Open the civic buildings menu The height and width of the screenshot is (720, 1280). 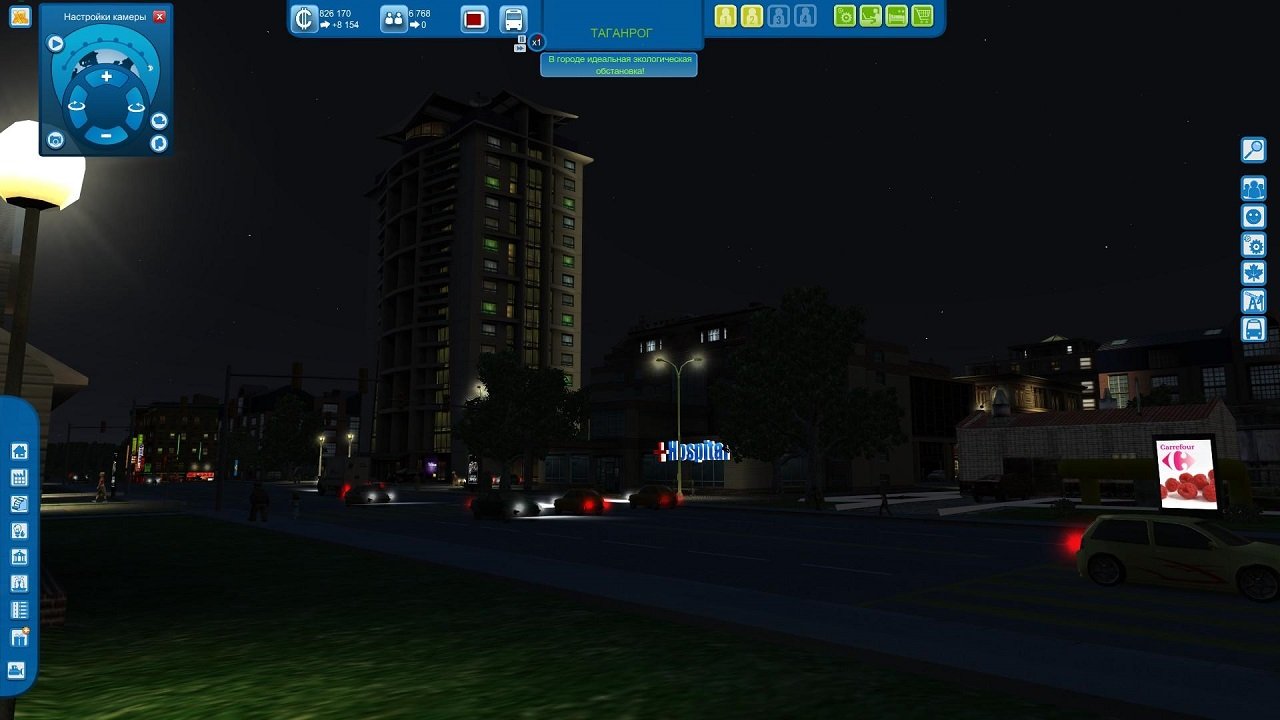click(x=21, y=556)
